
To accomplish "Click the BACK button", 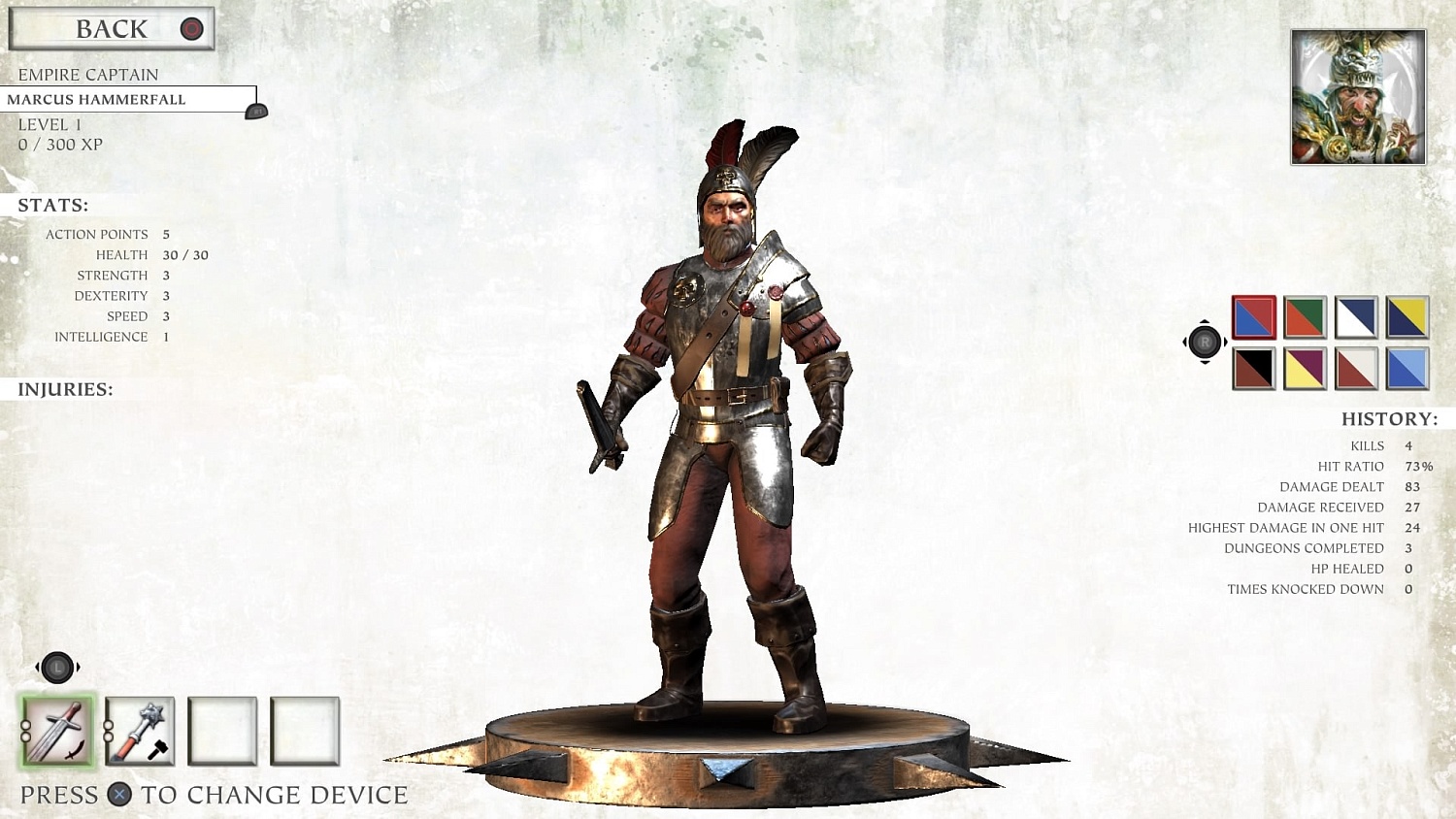I will 110,28.
